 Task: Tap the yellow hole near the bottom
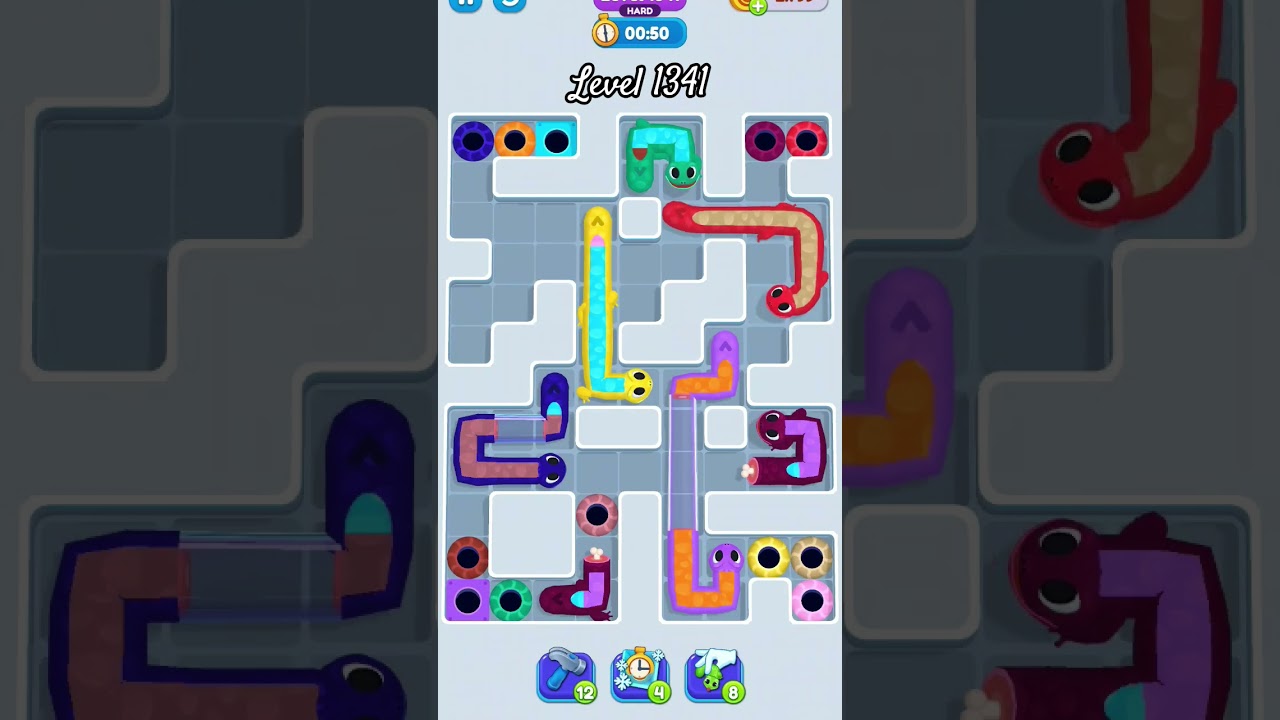click(x=766, y=559)
